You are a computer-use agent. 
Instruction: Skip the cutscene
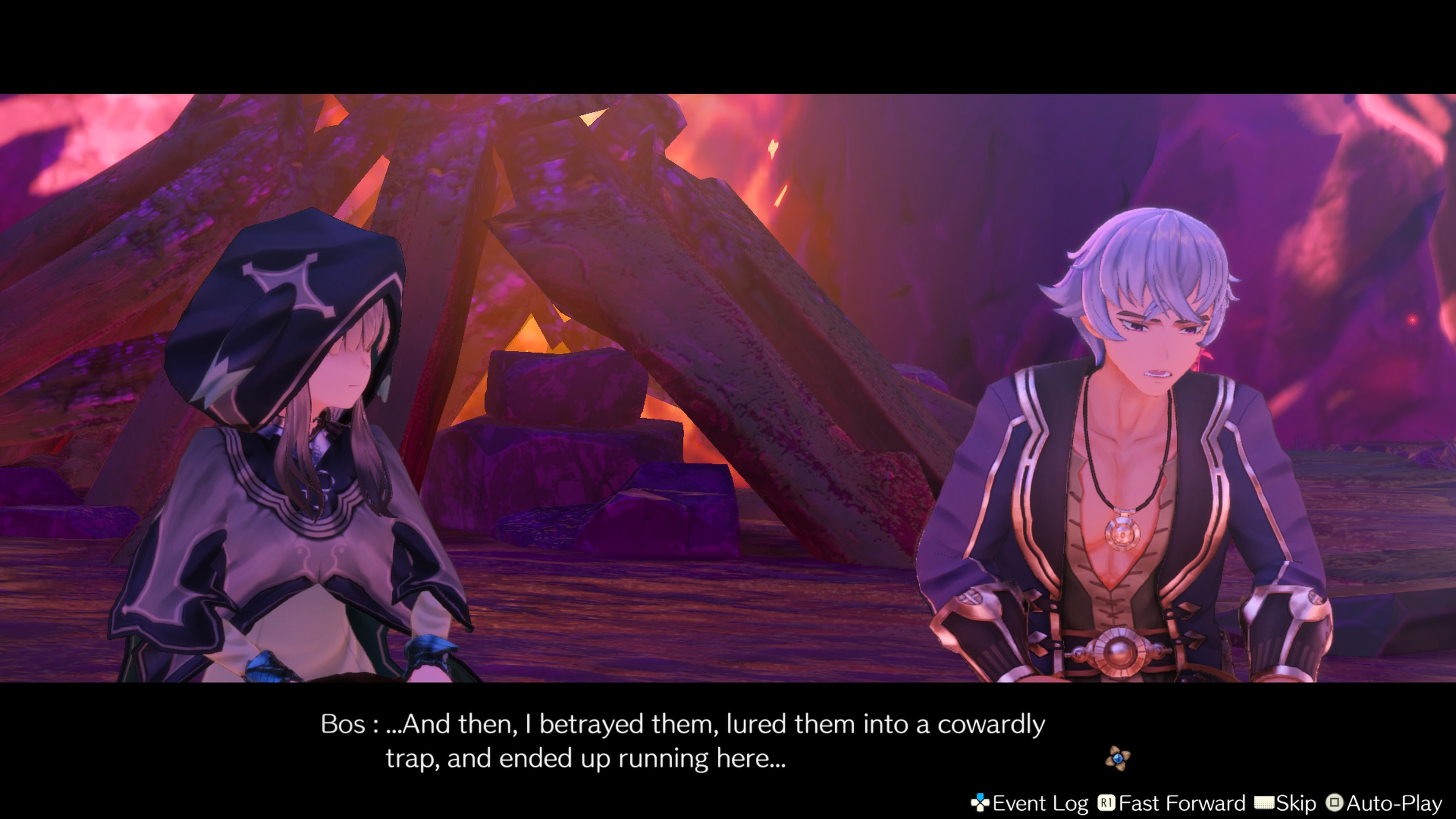point(1285,803)
